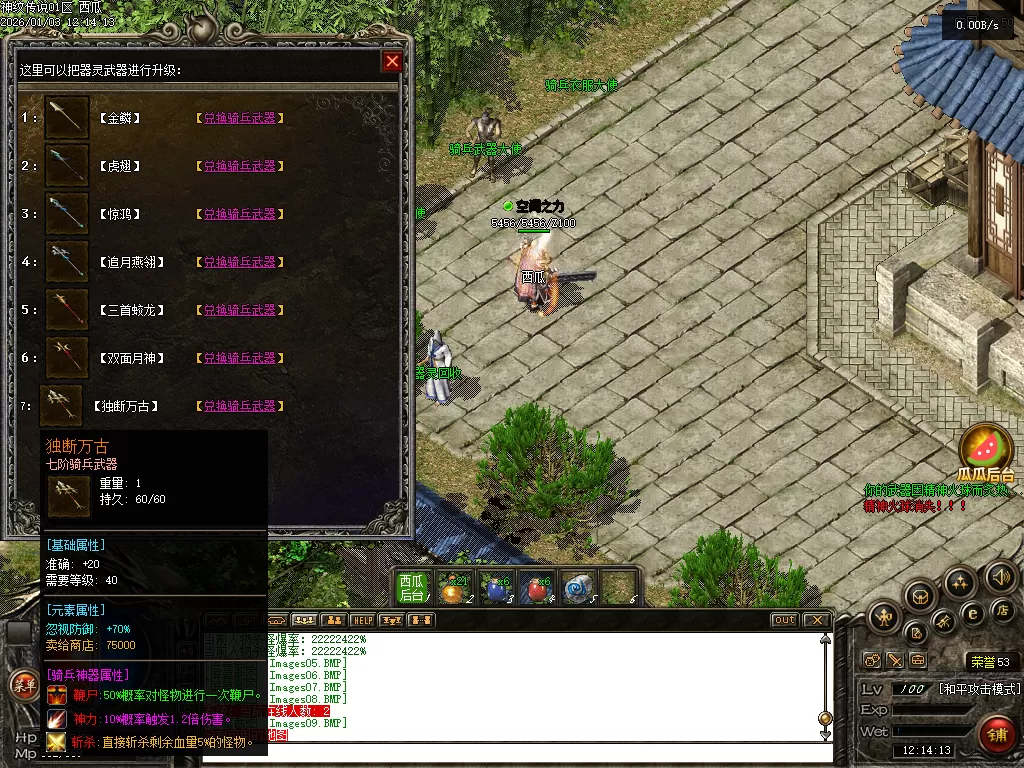Click the red 铺 stall button
The image size is (1024, 768).
point(996,735)
